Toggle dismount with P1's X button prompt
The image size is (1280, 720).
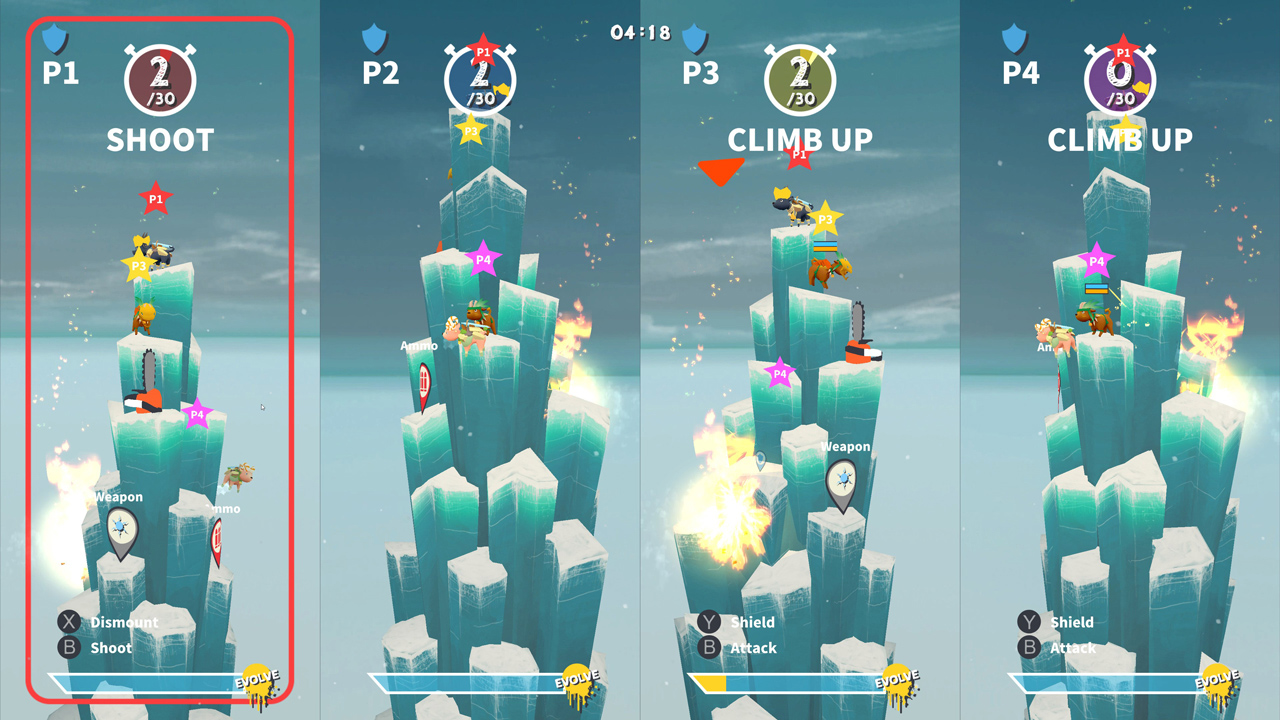(67, 622)
